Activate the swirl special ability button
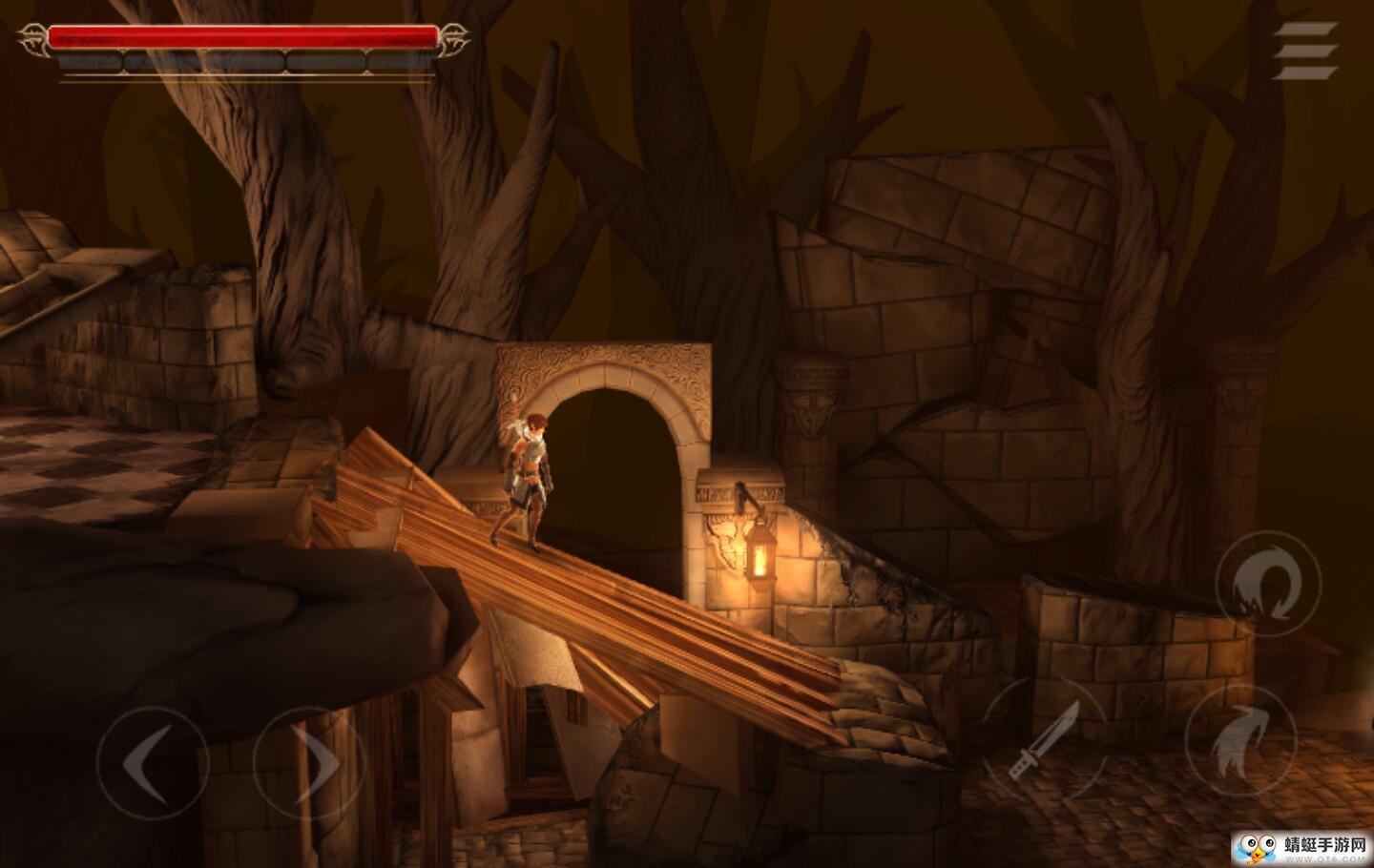 coord(1267,584)
